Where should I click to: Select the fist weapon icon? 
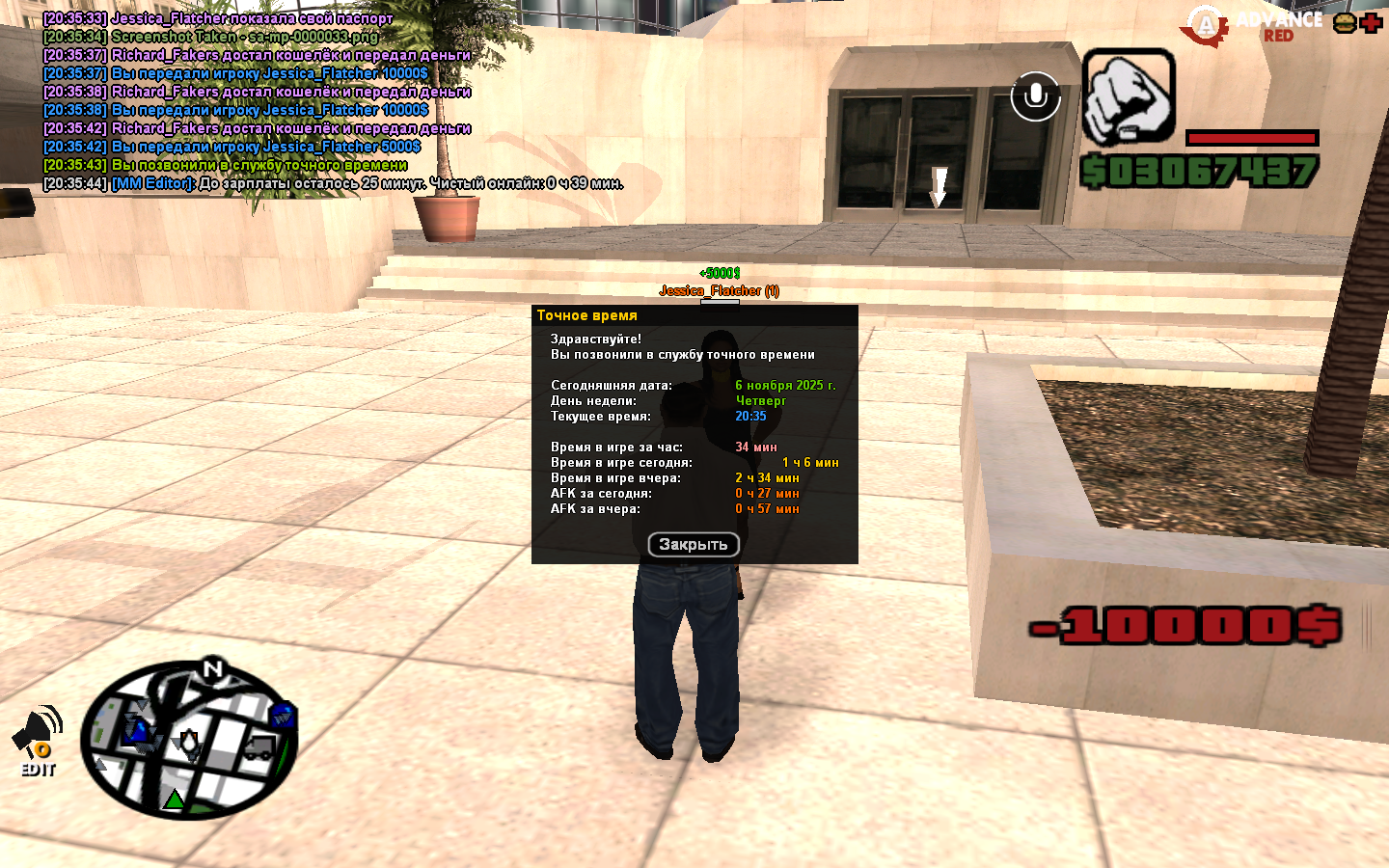pyautogui.click(x=1128, y=97)
